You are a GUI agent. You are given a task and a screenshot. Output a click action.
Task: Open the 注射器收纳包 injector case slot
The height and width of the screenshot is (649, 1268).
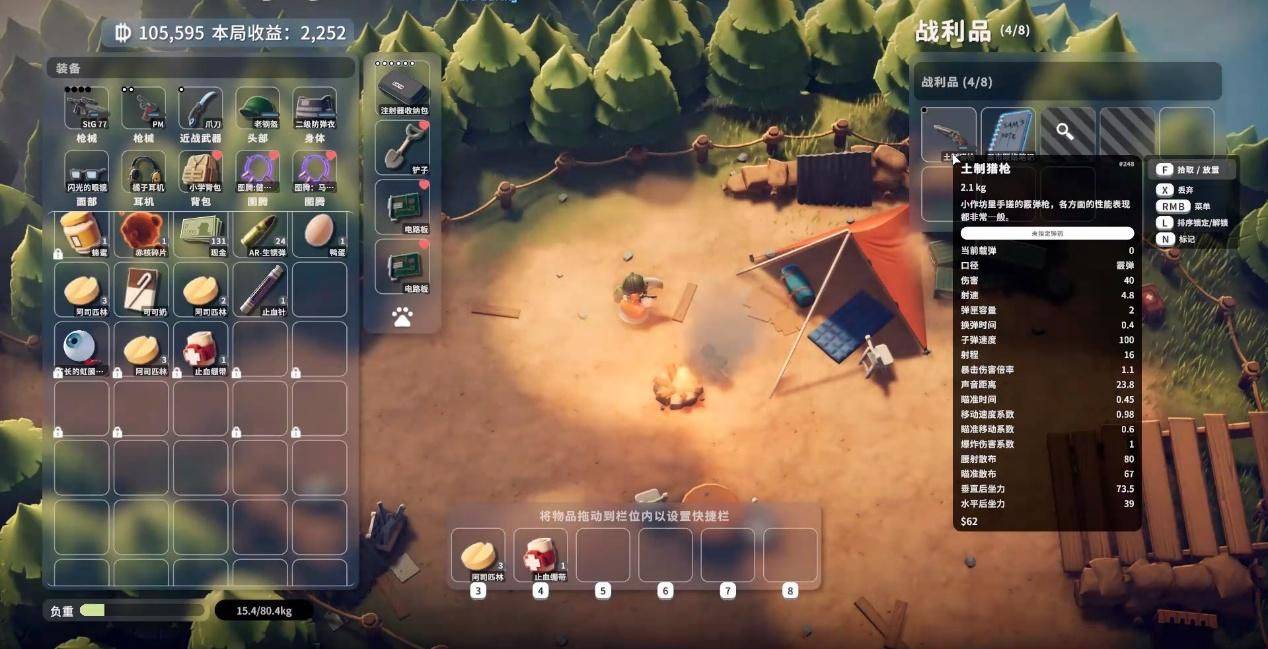[402, 86]
